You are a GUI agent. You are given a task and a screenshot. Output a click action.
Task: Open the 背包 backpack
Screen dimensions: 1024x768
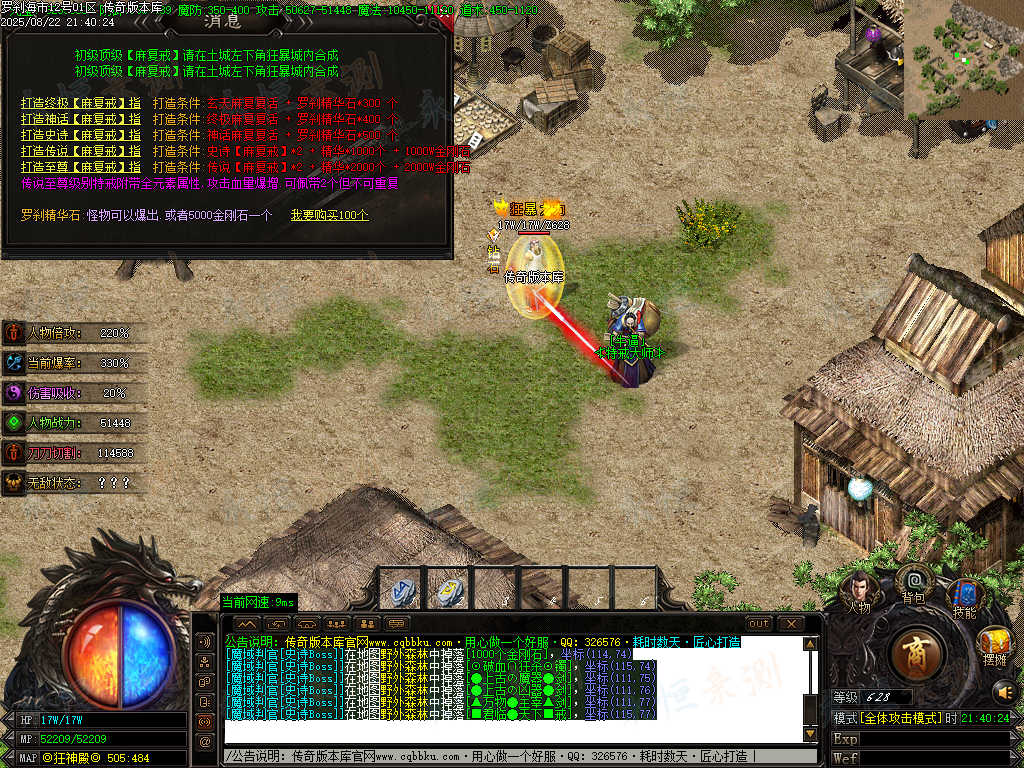point(913,583)
